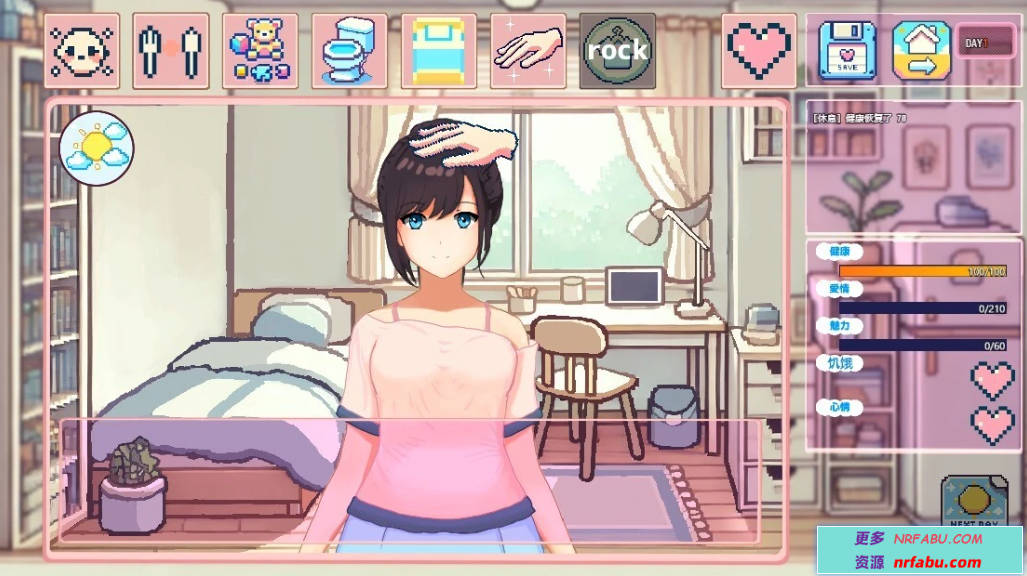Viewport: 1027px width, 576px height.
Task: Open the pixel heart button in top bar
Action: (759, 50)
